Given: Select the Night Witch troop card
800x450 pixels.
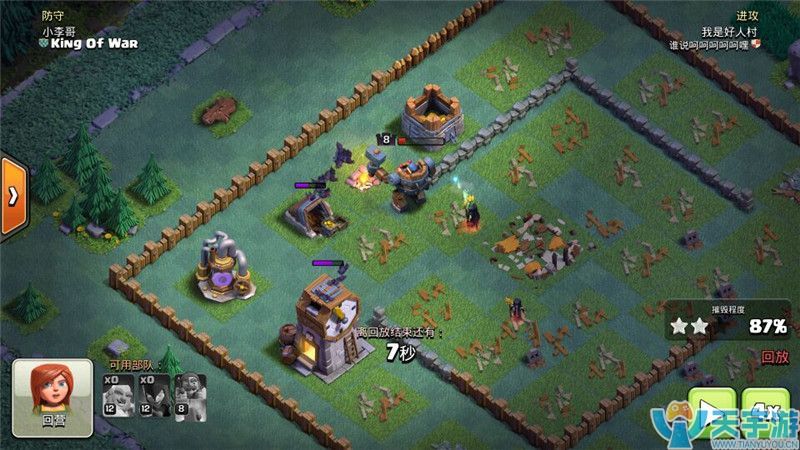Looking at the screenshot, I should [153, 394].
